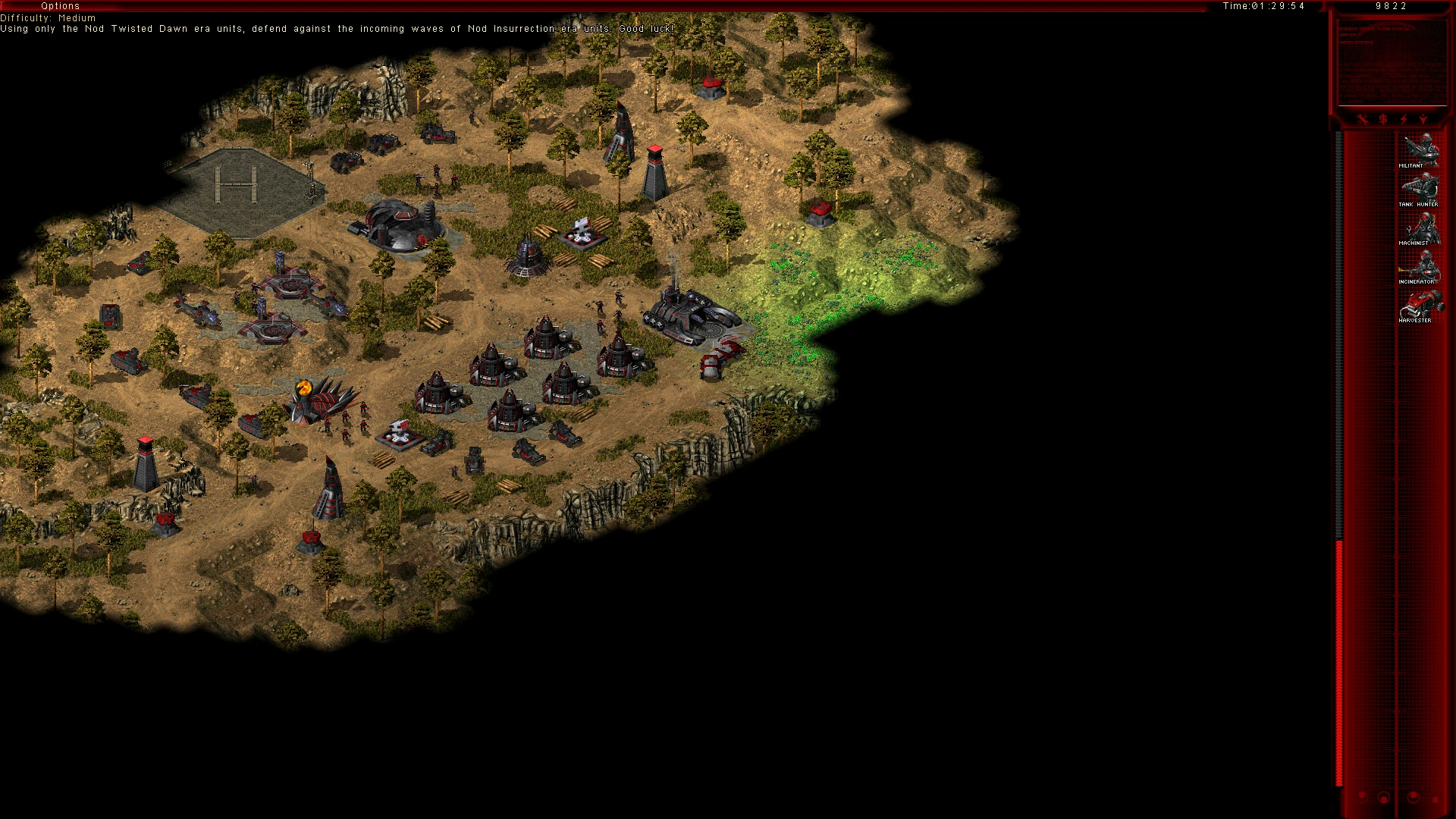Order a new Harvester
This screenshot has width=1456, height=819.
(x=1419, y=305)
